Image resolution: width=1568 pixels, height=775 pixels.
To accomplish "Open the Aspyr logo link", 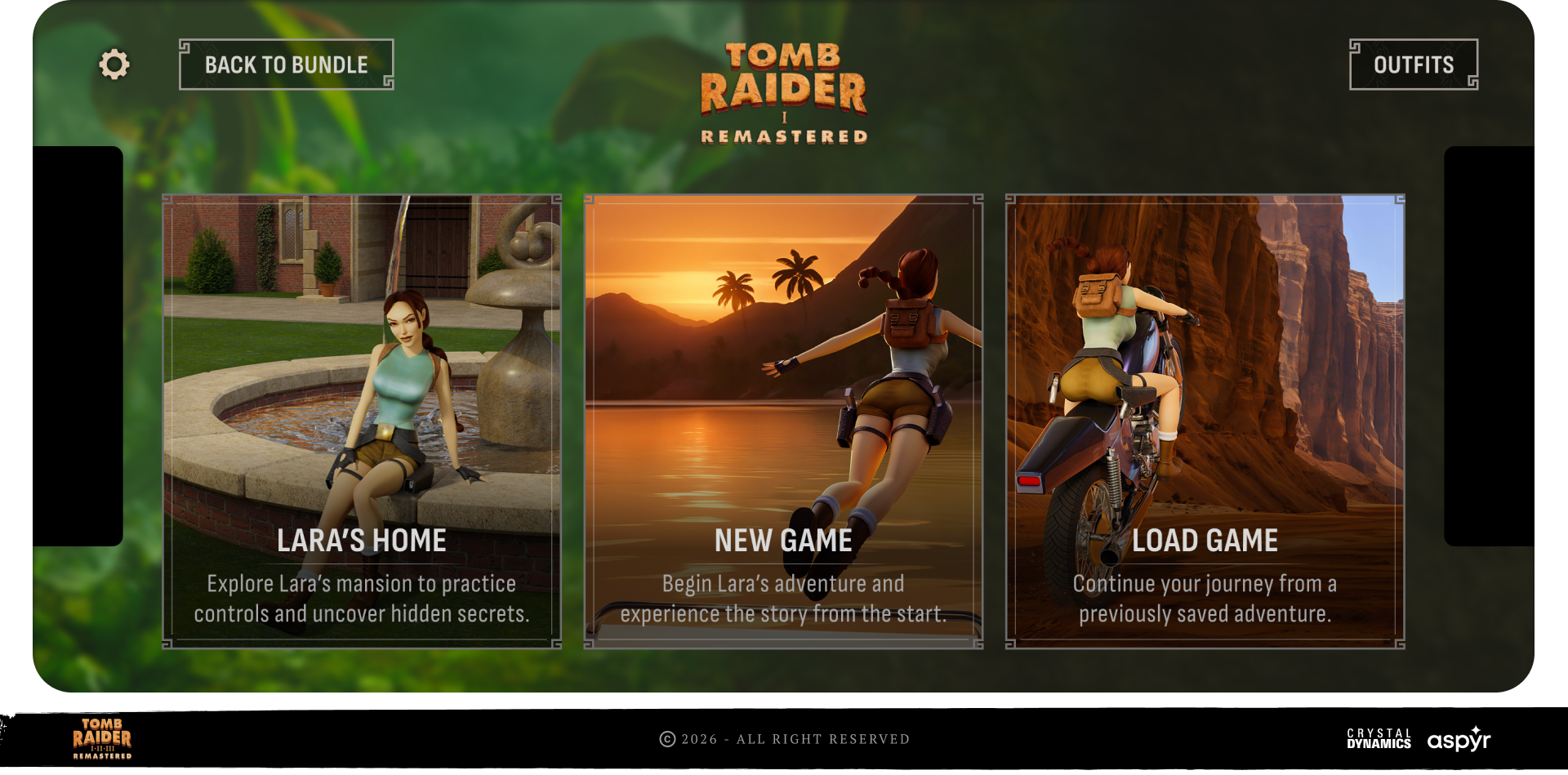I will point(1459,739).
